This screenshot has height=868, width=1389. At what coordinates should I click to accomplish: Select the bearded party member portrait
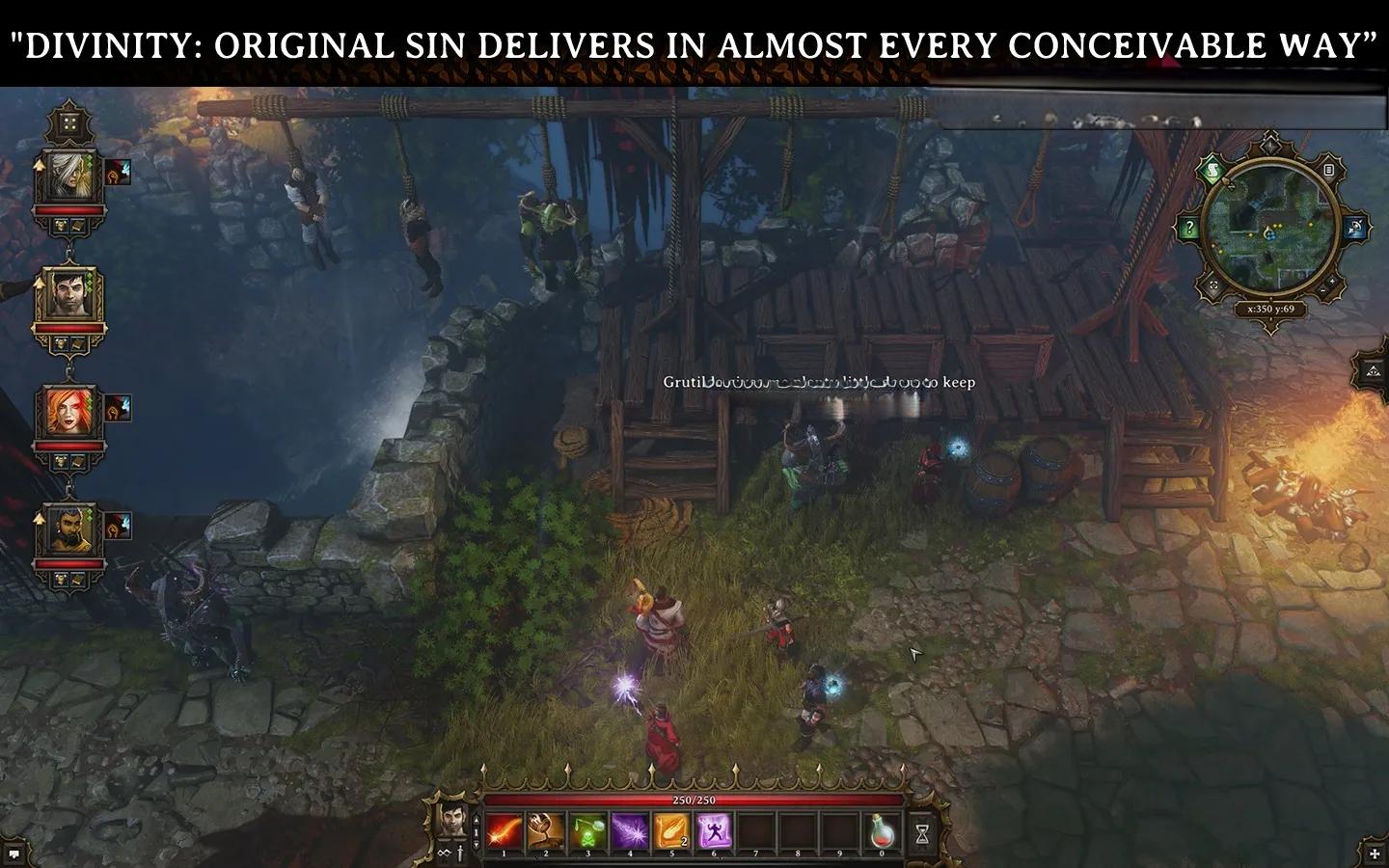69,529
